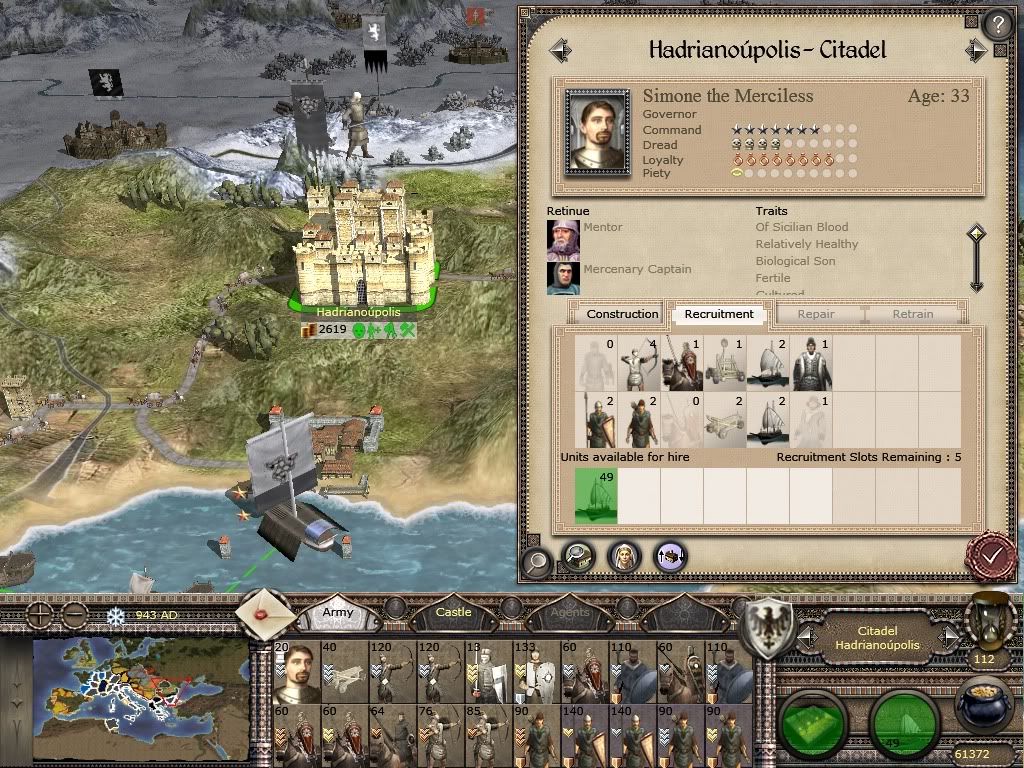Switch to the Construction tab
Image resolution: width=1024 pixels, height=768 pixels.
click(x=622, y=314)
